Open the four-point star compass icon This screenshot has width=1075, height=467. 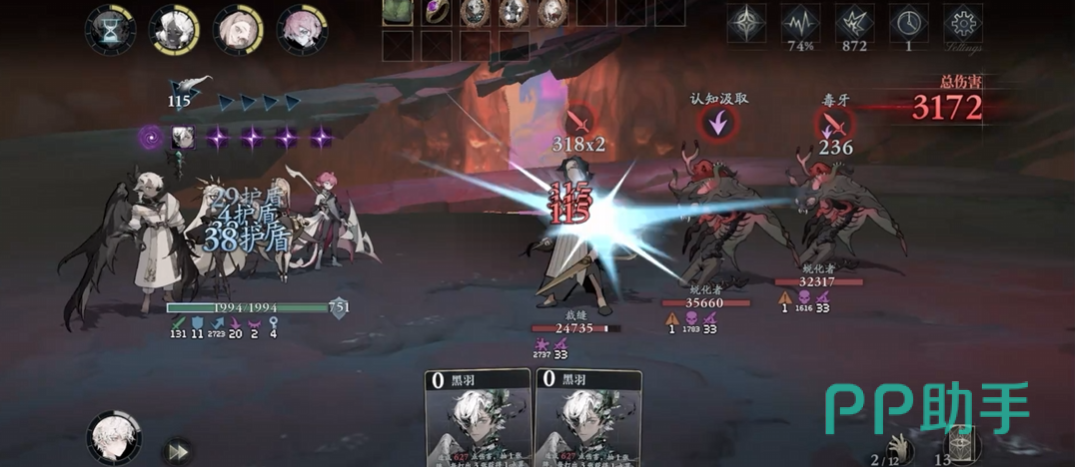(x=746, y=22)
